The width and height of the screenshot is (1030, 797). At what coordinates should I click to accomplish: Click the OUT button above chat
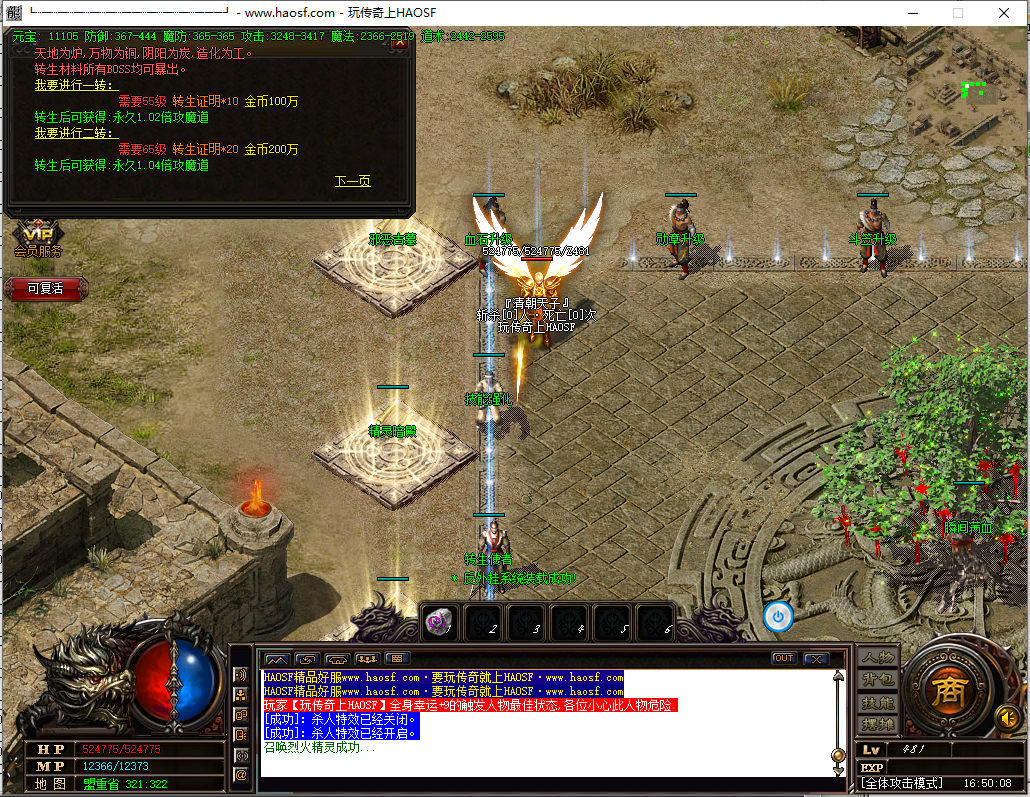[784, 658]
